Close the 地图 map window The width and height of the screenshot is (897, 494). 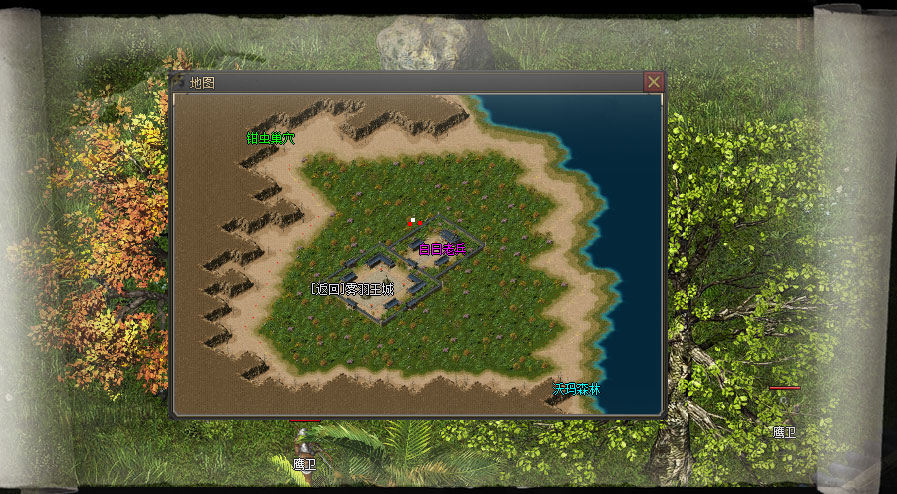653,82
